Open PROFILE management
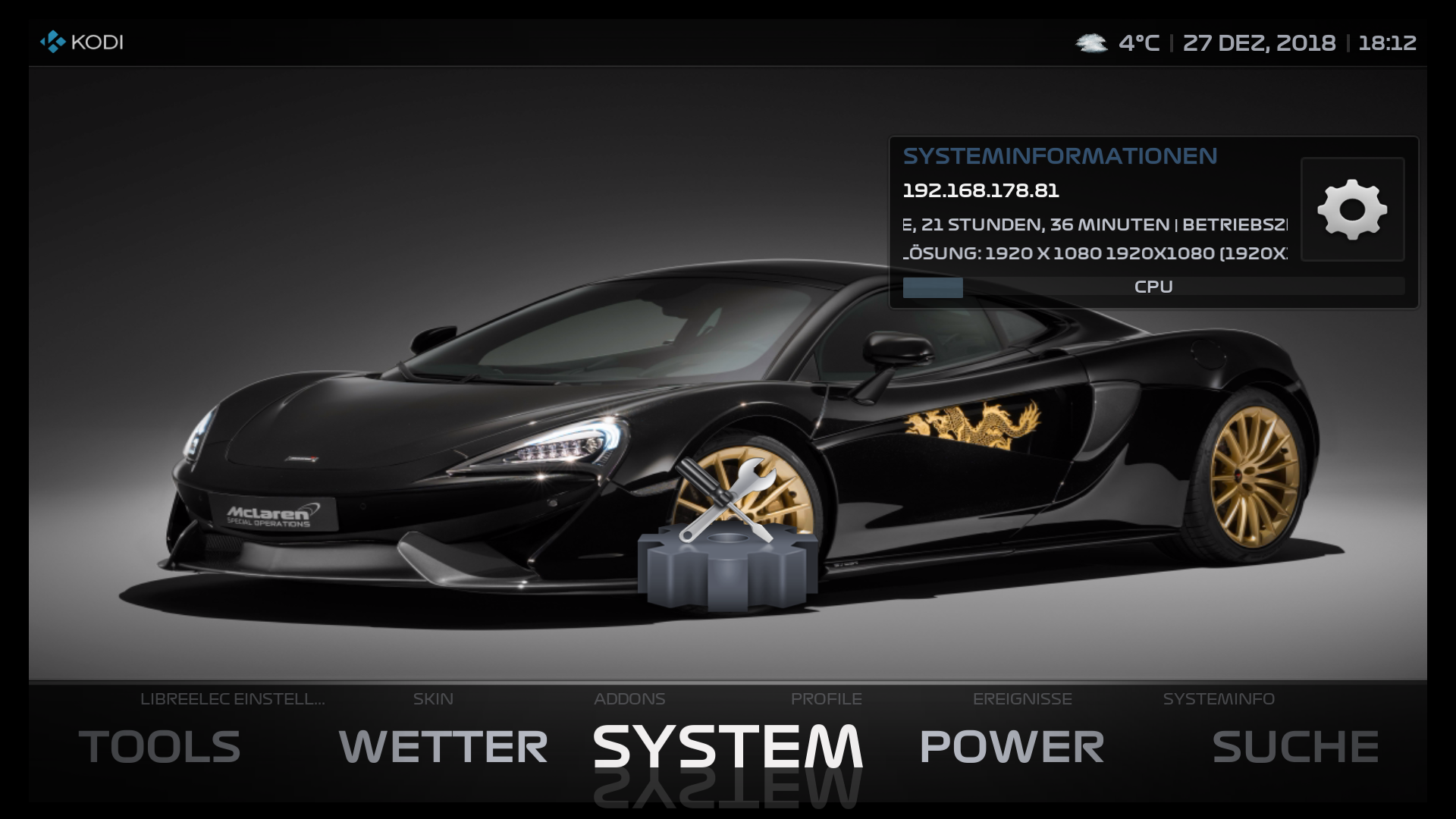The width and height of the screenshot is (1456, 819). click(x=827, y=699)
